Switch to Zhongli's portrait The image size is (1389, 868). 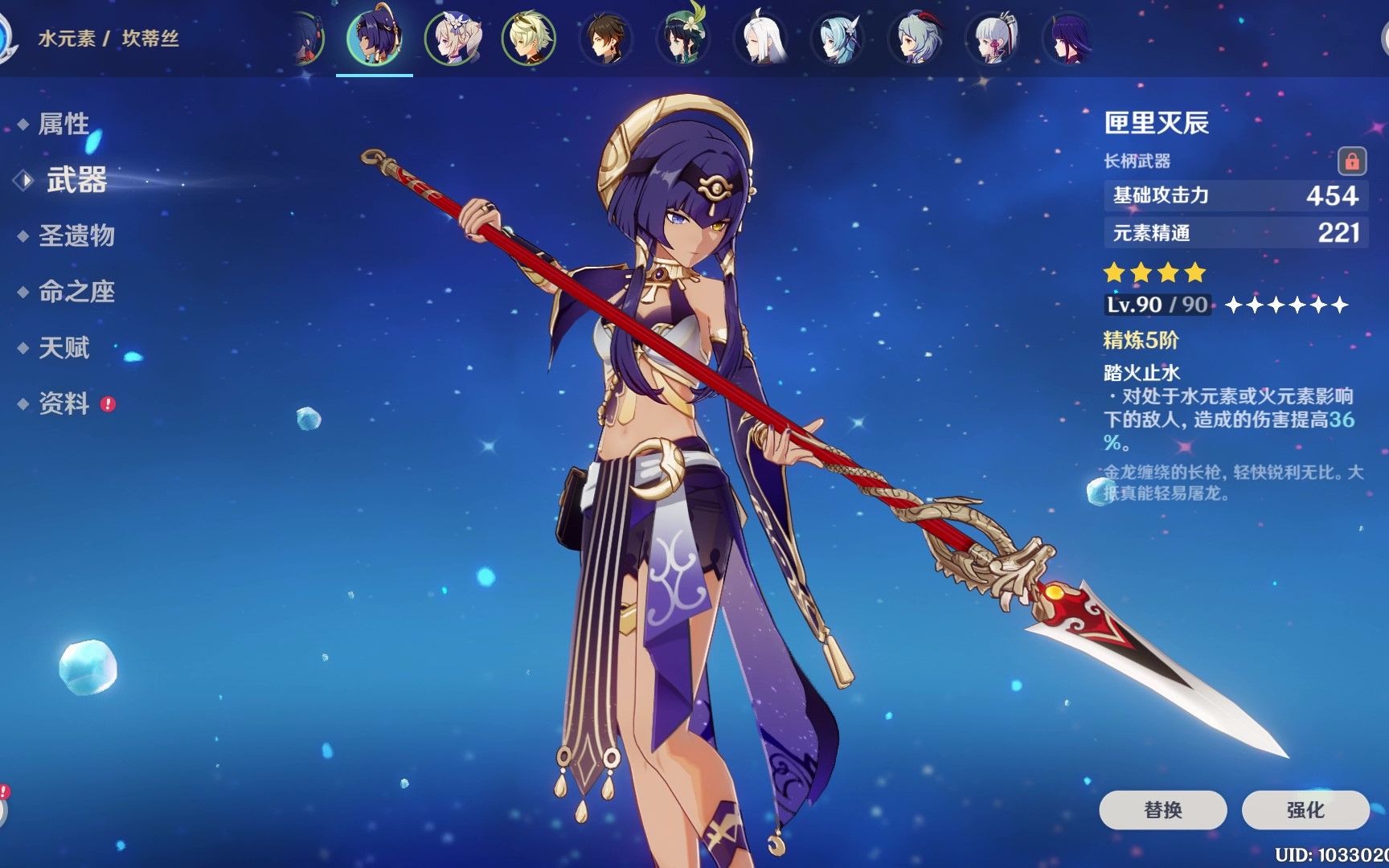606,38
